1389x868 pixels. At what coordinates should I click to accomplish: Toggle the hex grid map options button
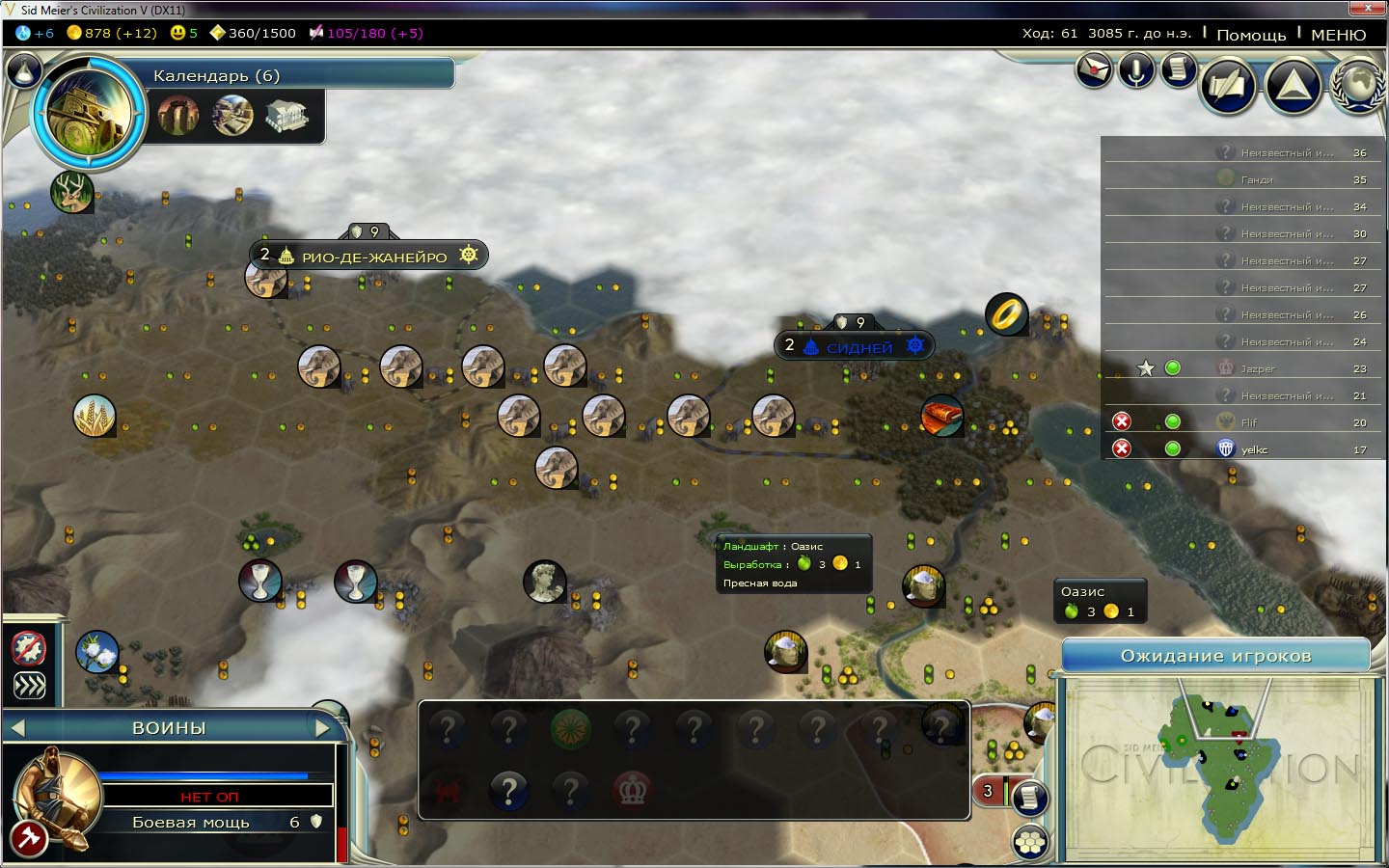point(1030,843)
